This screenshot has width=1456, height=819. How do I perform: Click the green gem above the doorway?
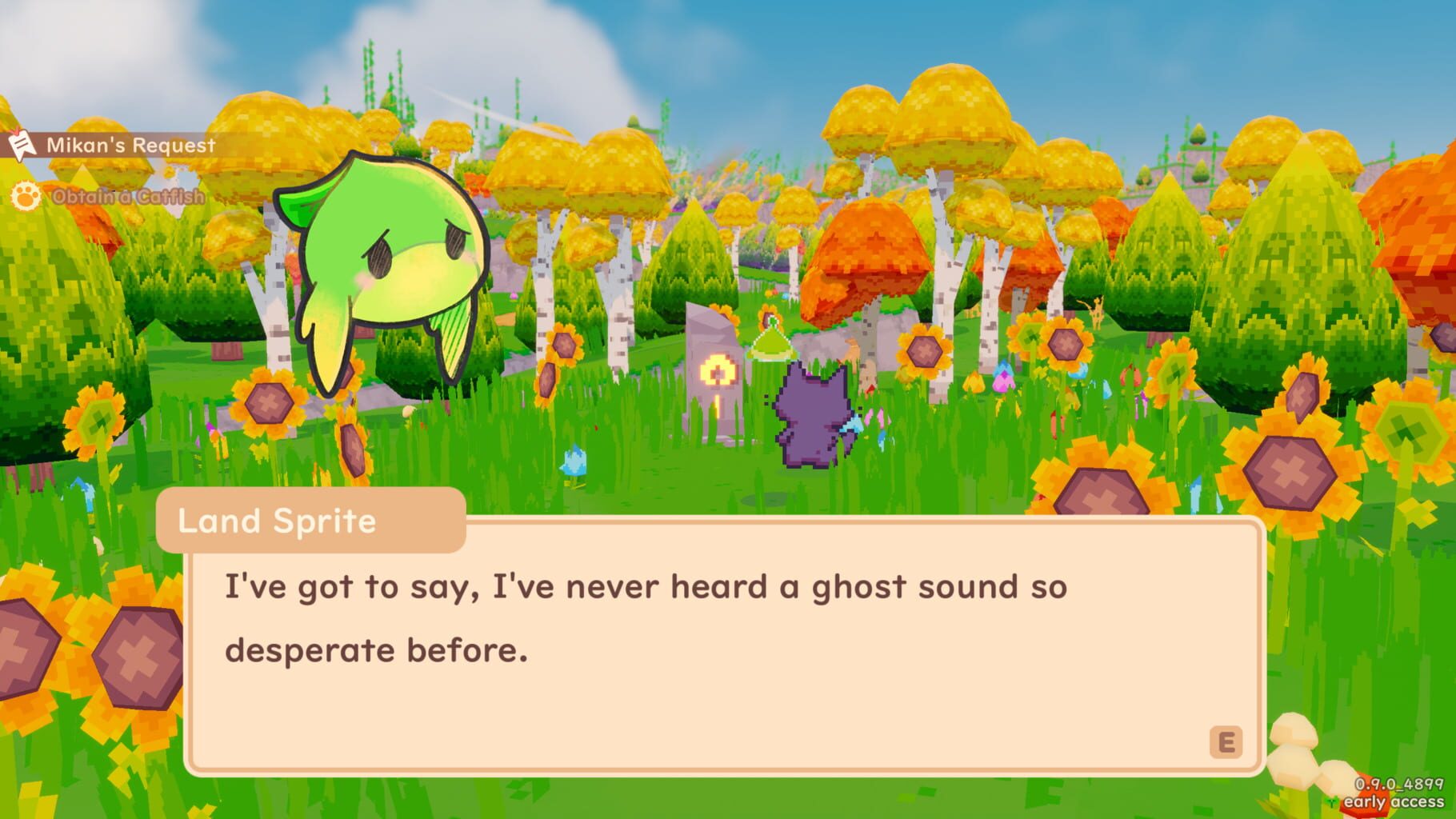[770, 342]
